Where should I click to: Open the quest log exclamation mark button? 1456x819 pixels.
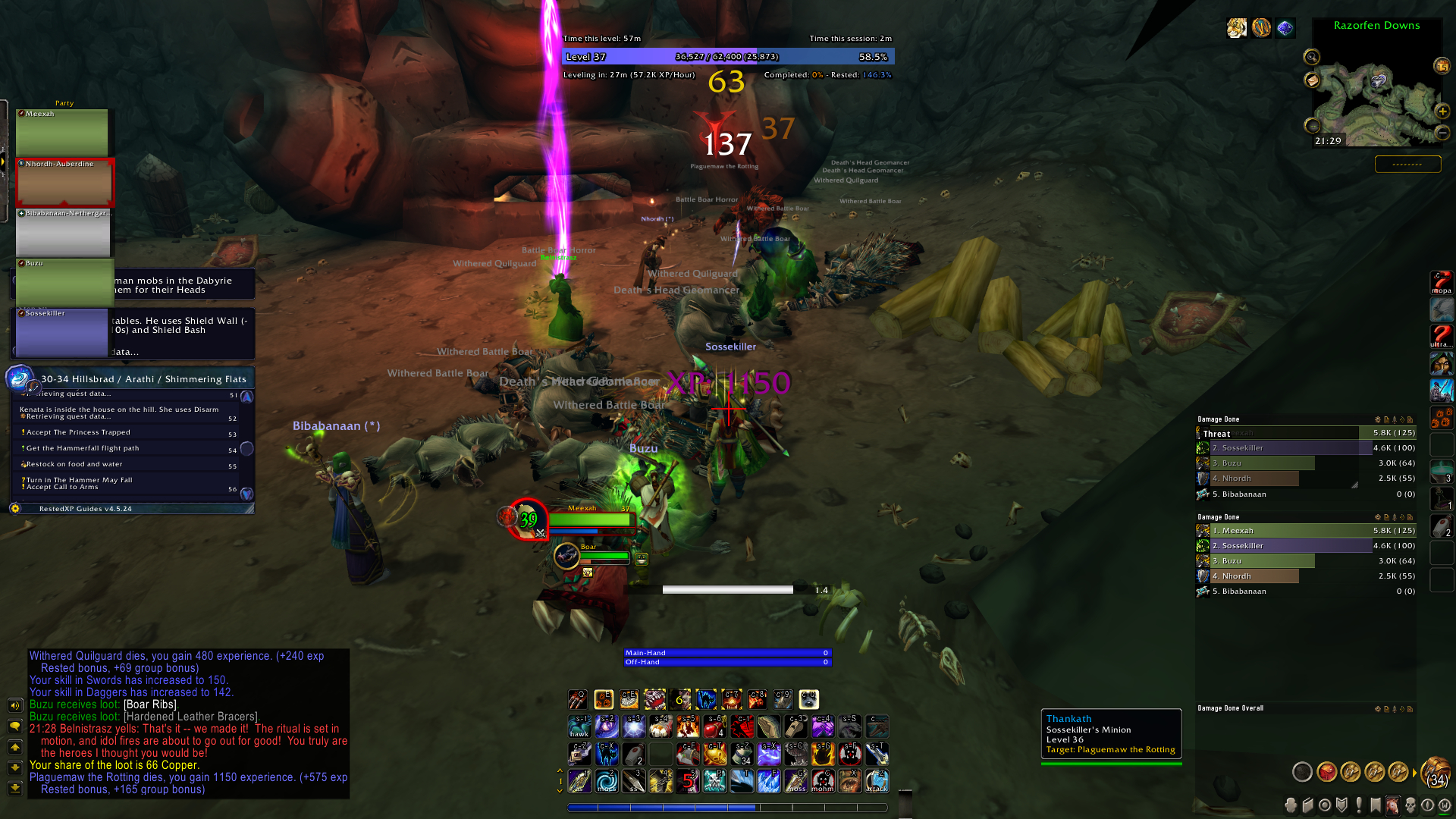1359,805
